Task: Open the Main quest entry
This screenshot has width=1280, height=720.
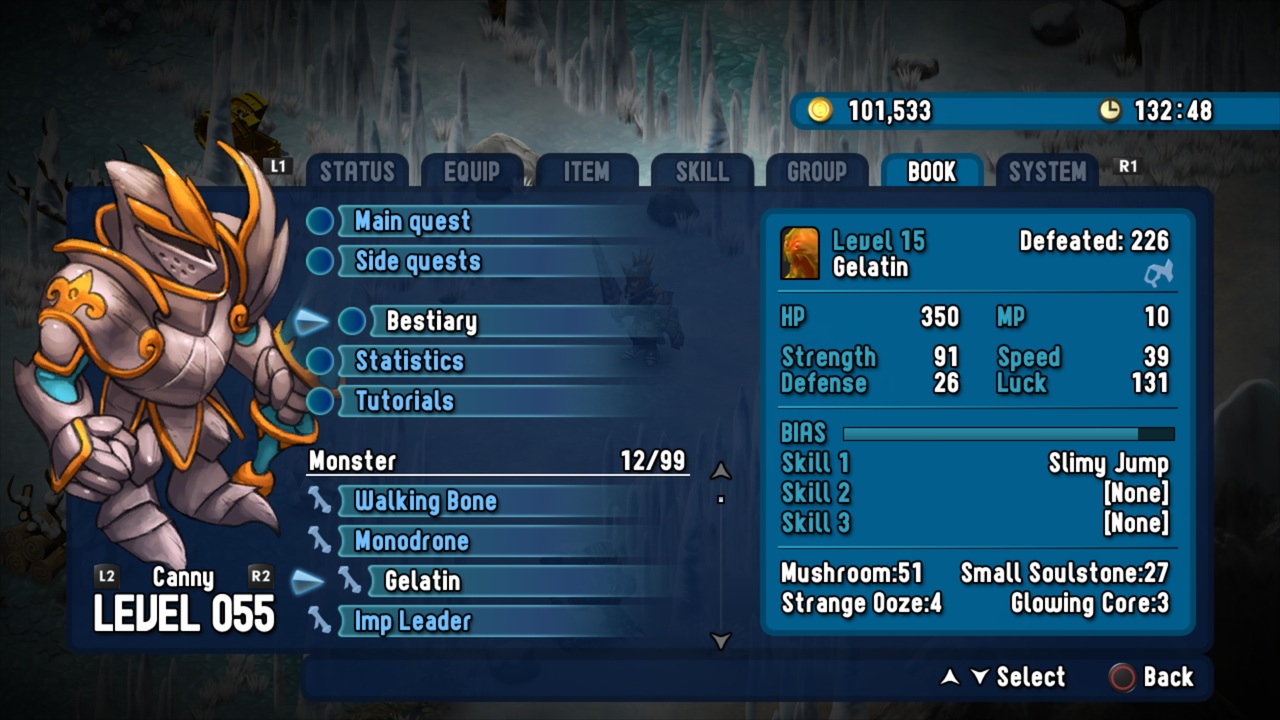Action: [x=412, y=221]
